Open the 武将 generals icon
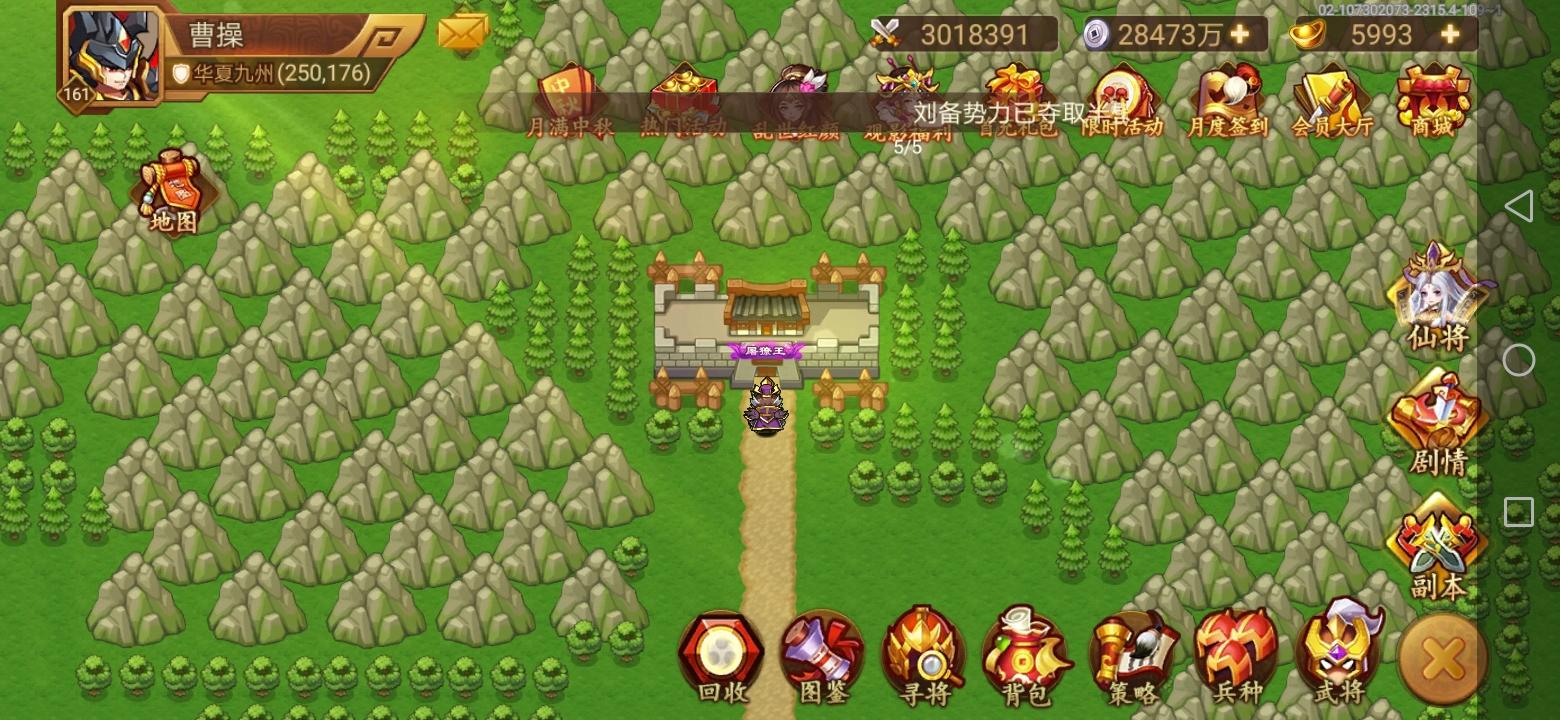Image resolution: width=1560 pixels, height=720 pixels. point(1338,655)
